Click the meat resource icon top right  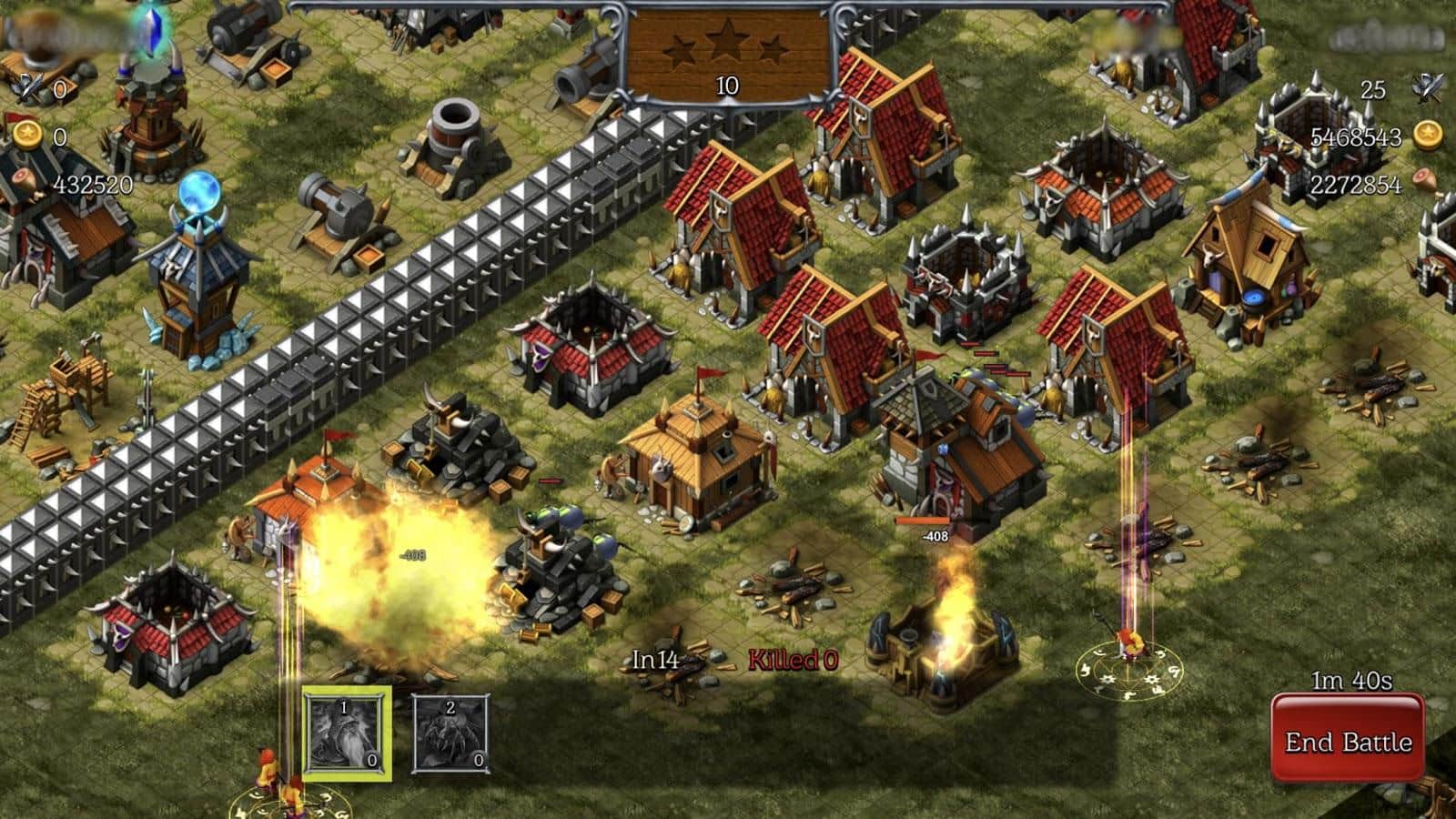coord(1426,180)
